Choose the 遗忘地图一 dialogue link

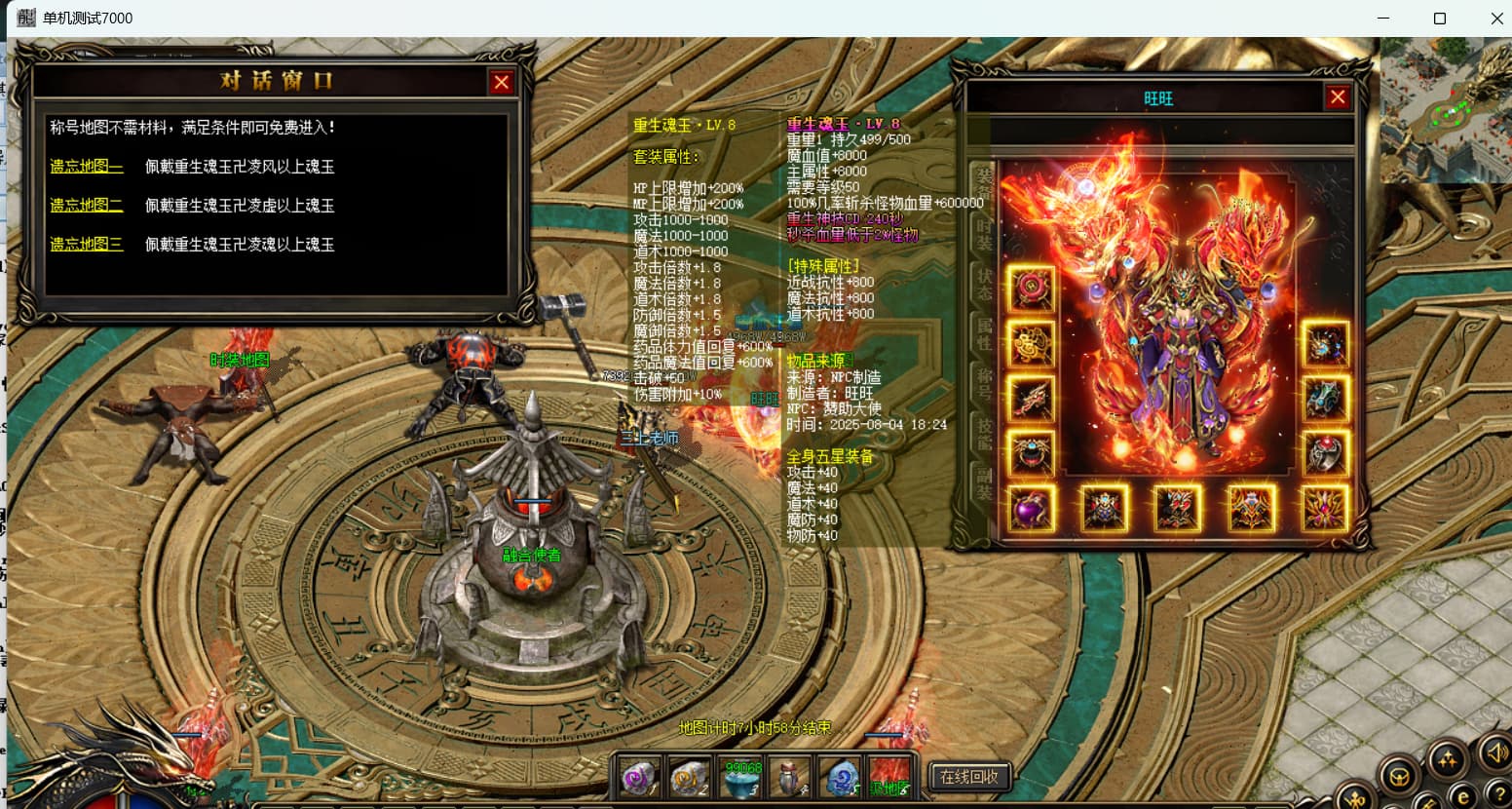click(x=87, y=167)
